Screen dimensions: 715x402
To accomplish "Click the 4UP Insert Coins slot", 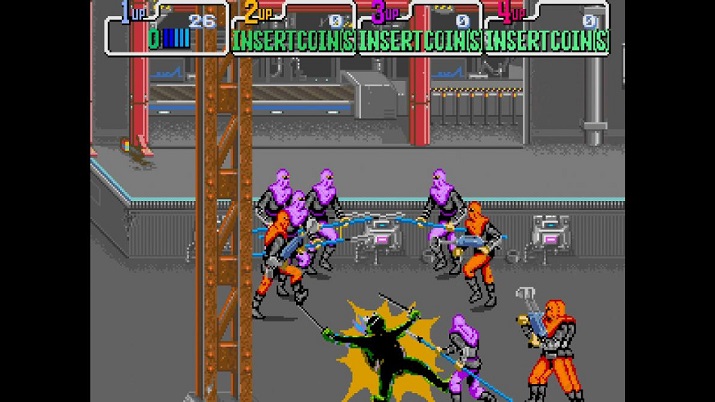I will [x=546, y=40].
